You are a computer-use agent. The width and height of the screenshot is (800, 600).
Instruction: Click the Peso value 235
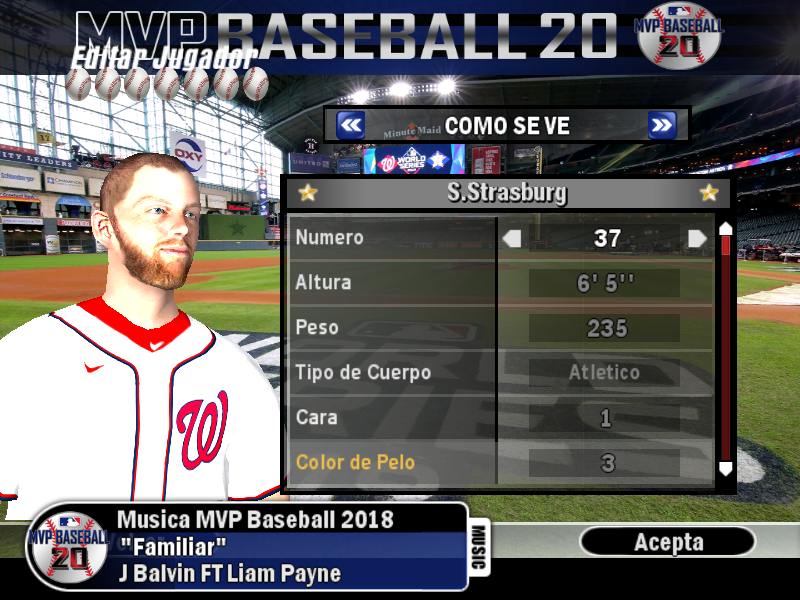(x=606, y=328)
